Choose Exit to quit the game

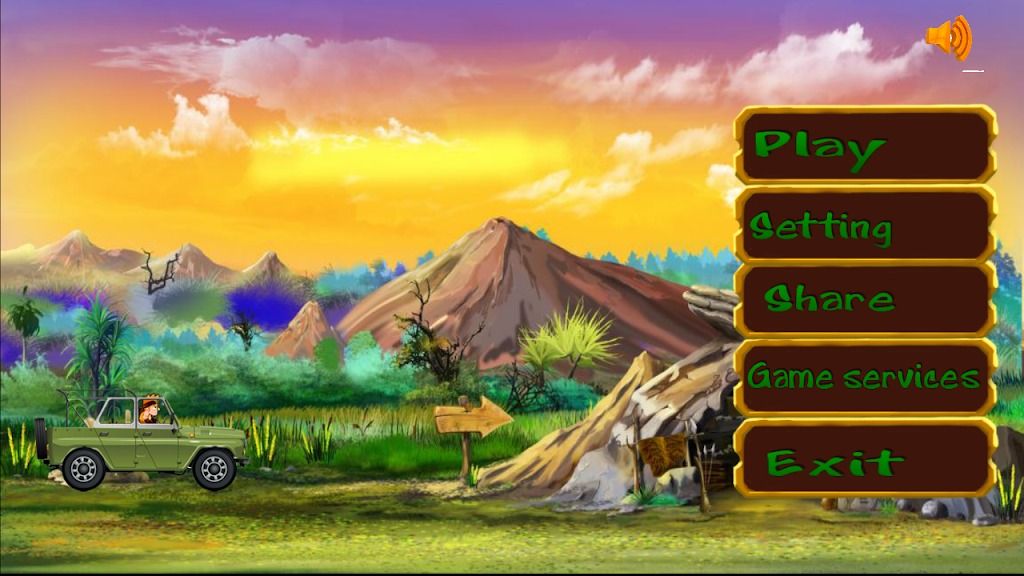865,460
